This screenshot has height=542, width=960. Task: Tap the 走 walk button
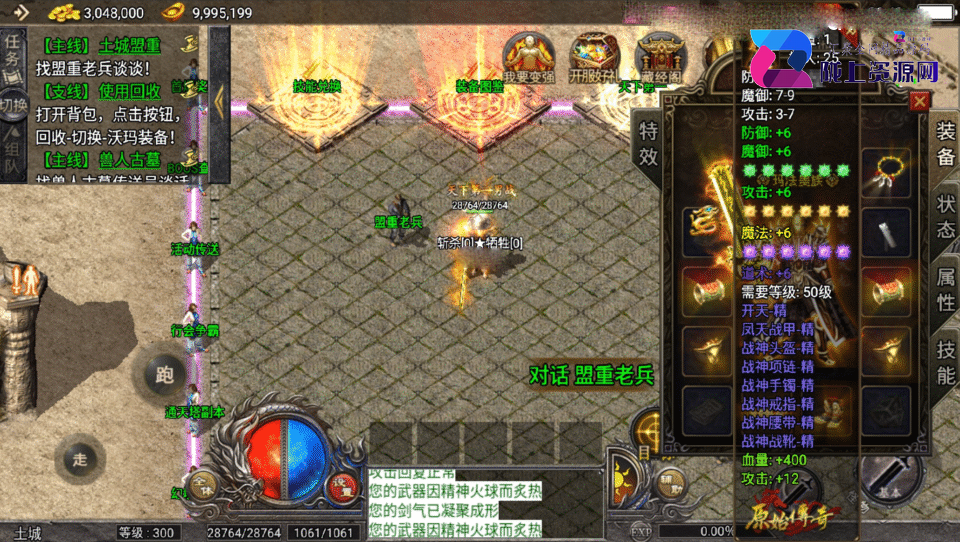81,460
